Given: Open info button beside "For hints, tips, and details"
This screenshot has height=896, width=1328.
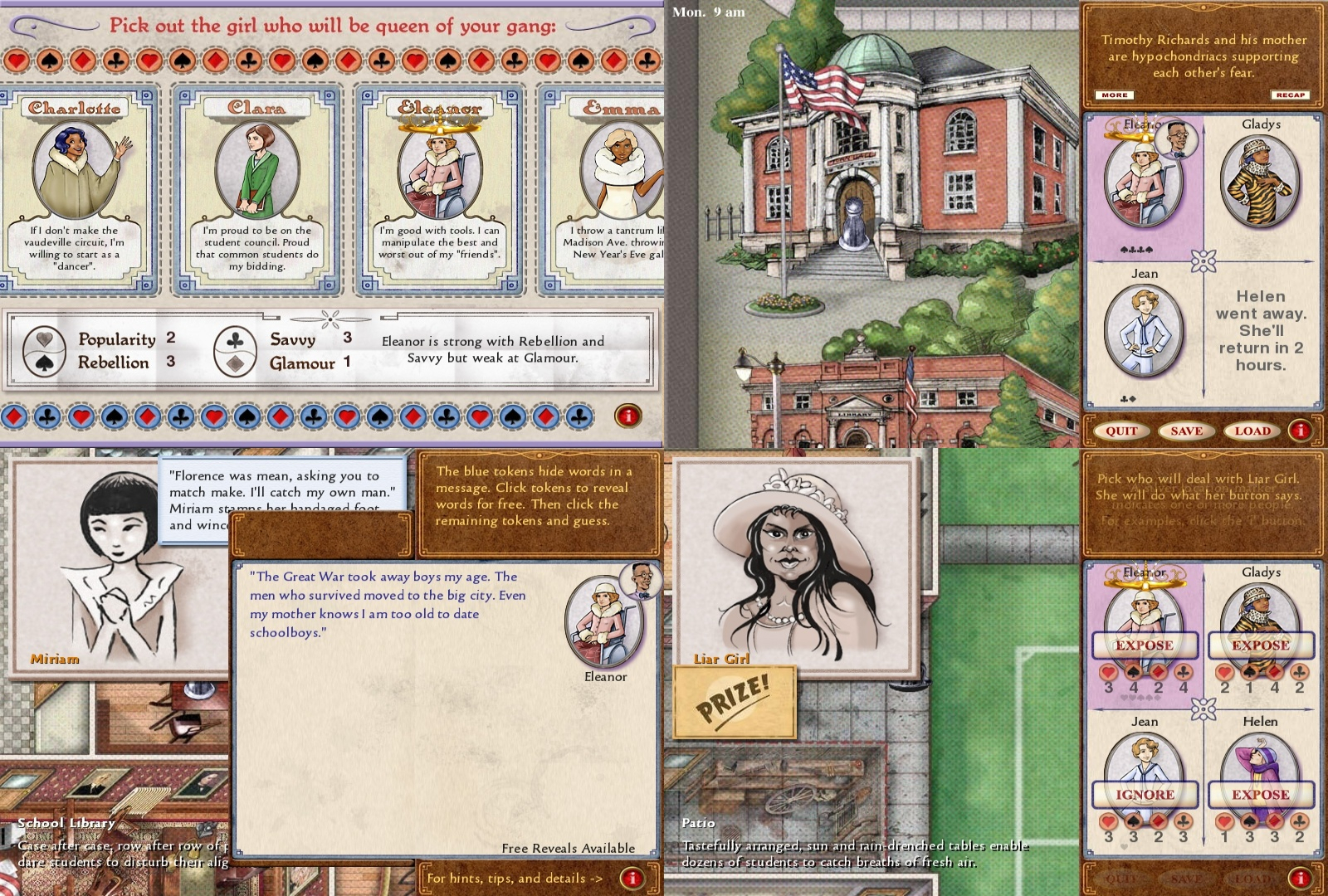Looking at the screenshot, I should point(632,878).
